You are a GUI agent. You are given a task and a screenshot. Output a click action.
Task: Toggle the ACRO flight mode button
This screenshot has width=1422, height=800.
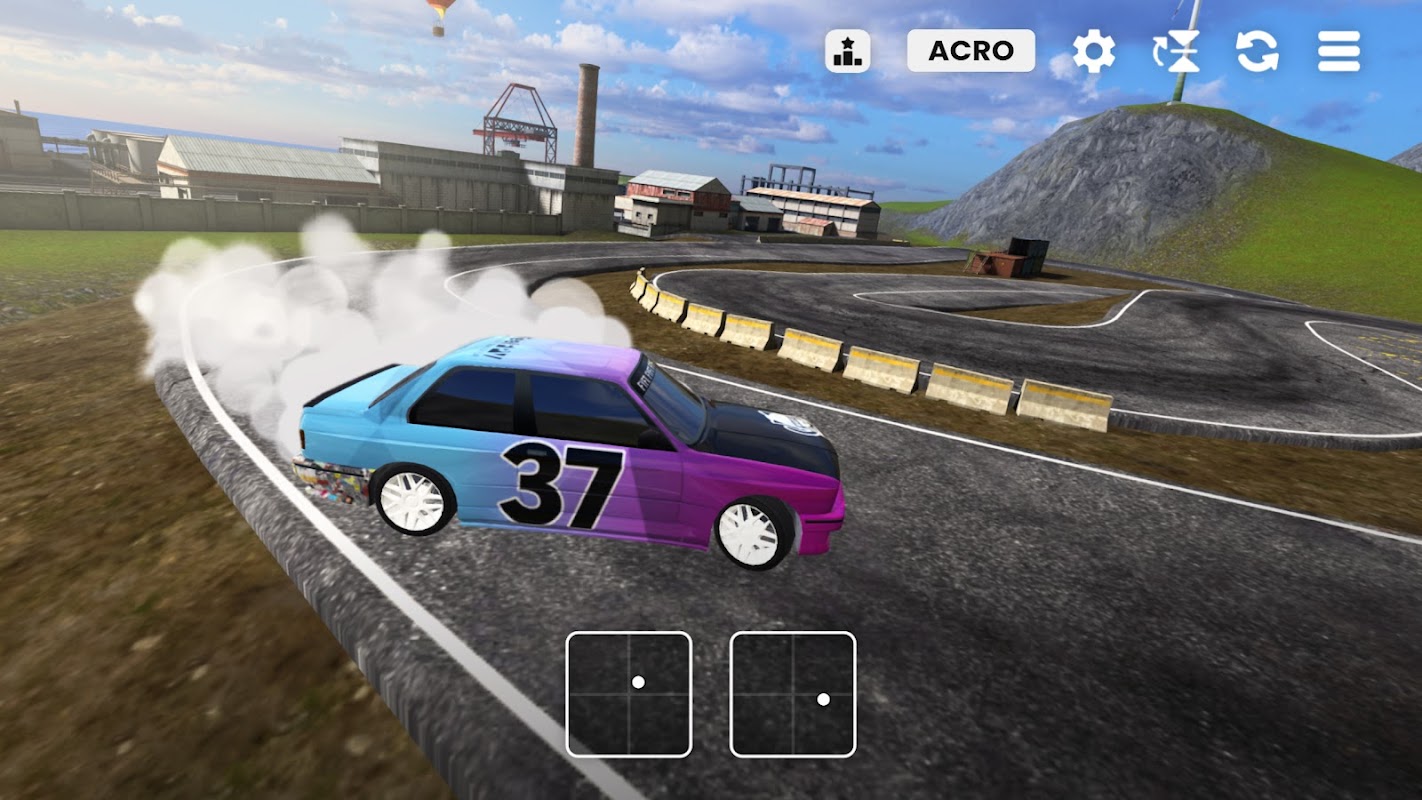[970, 51]
